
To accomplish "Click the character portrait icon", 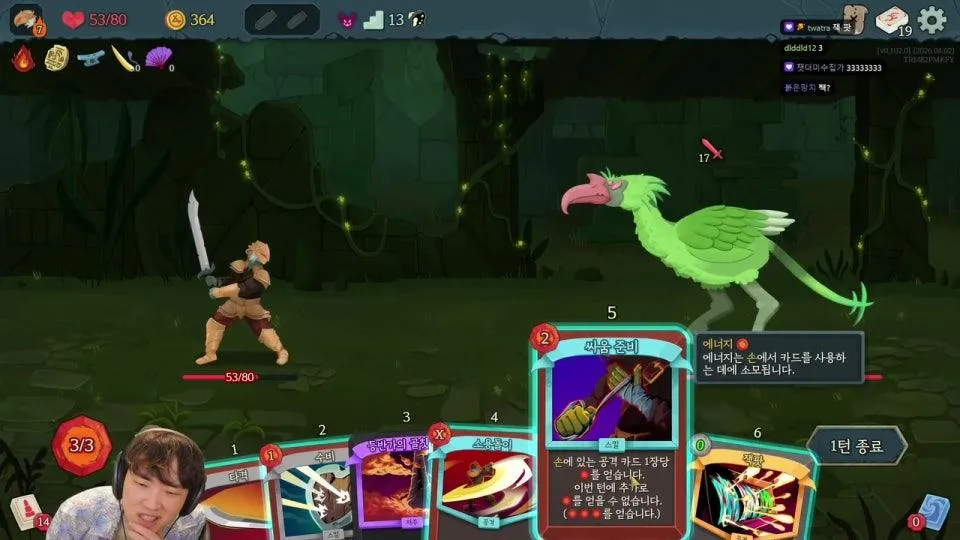I will coord(25,19).
